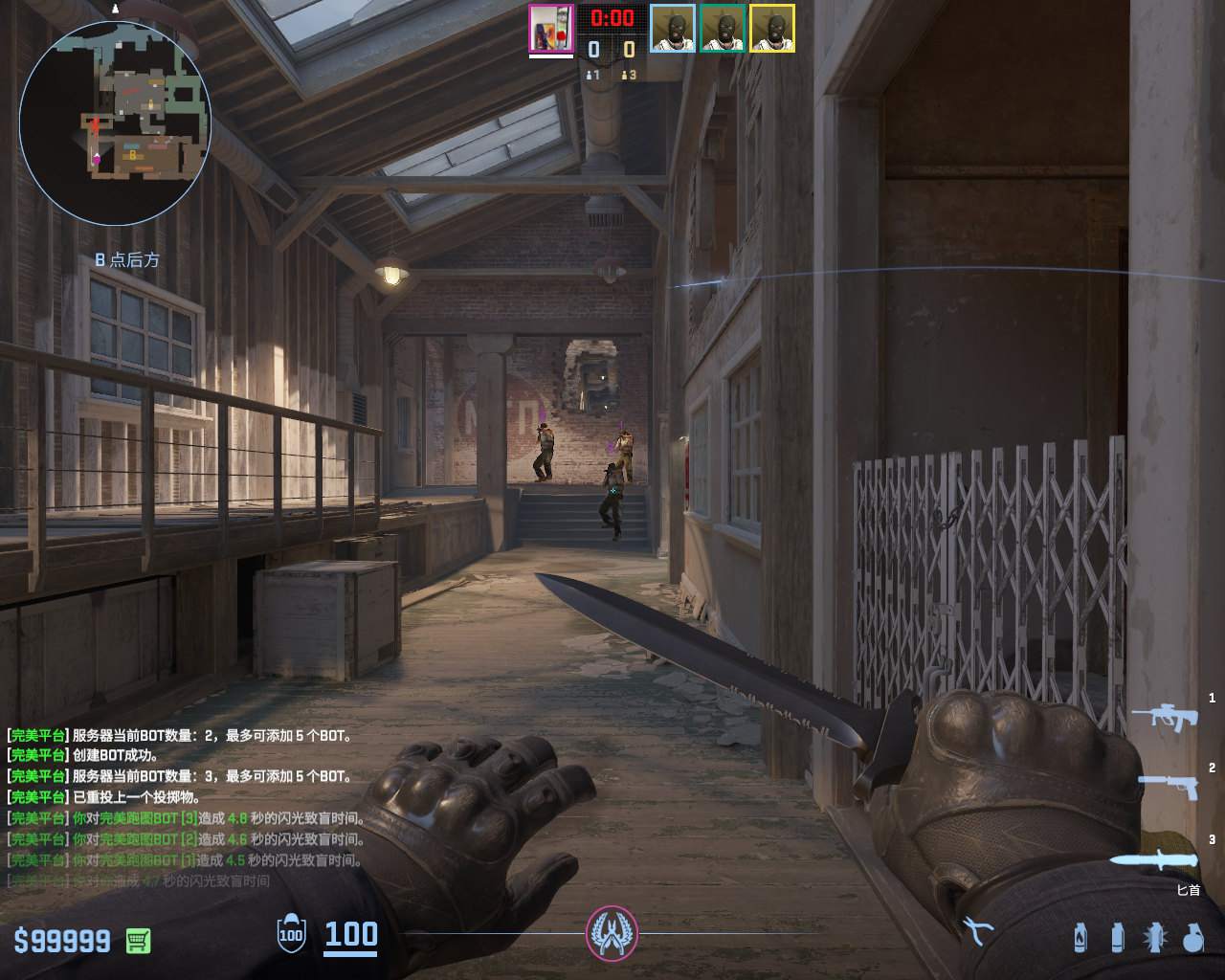Switch to the silenced pistol in slot 2
This screenshot has height=980, width=1225.
tap(1169, 785)
